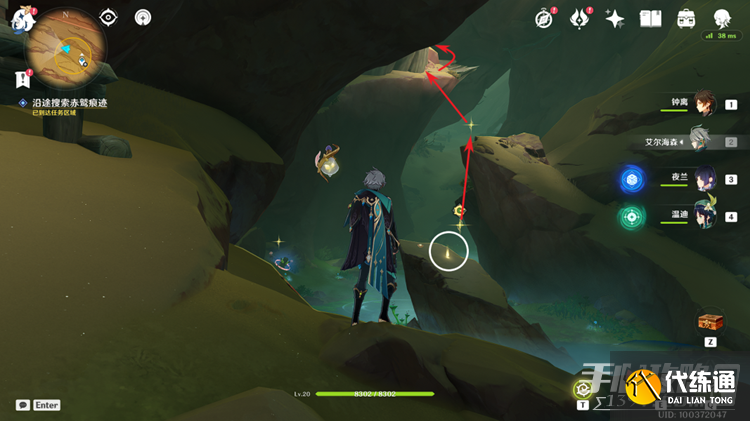
Task: Open the battle pass wings icon
Action: pos(580,18)
